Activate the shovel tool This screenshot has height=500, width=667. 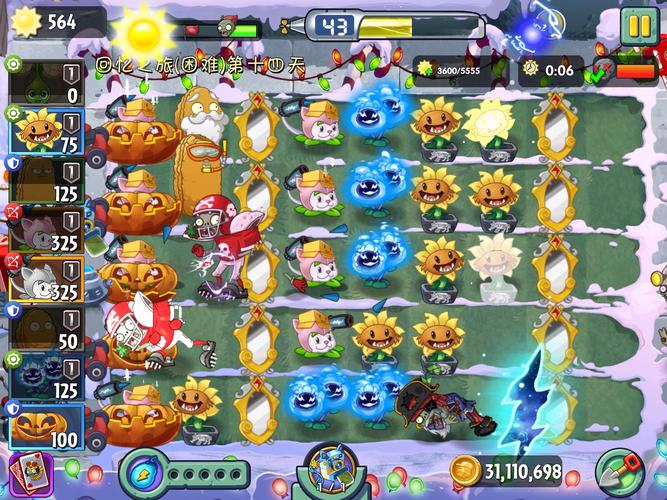(620, 472)
